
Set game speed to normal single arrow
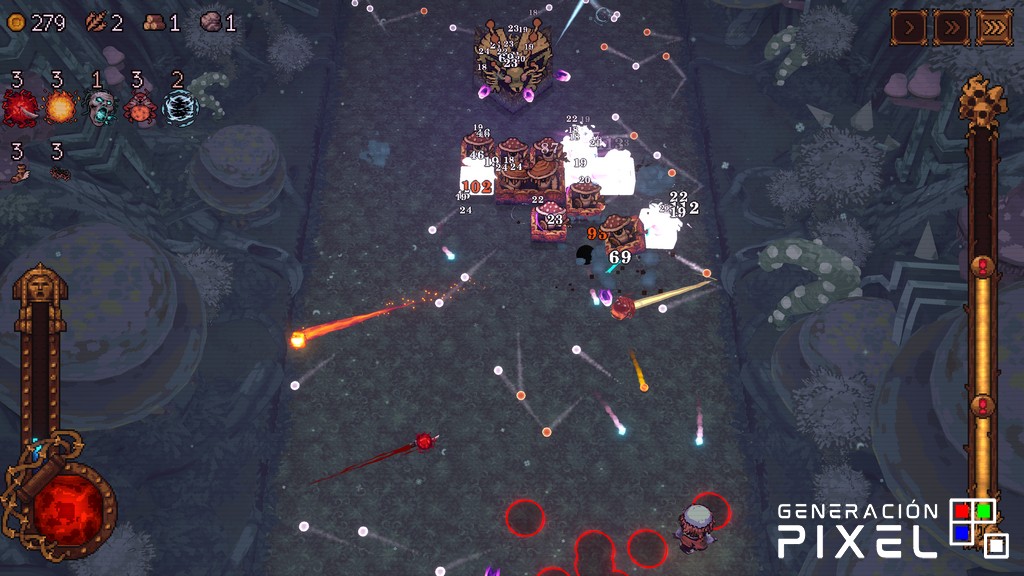909,27
